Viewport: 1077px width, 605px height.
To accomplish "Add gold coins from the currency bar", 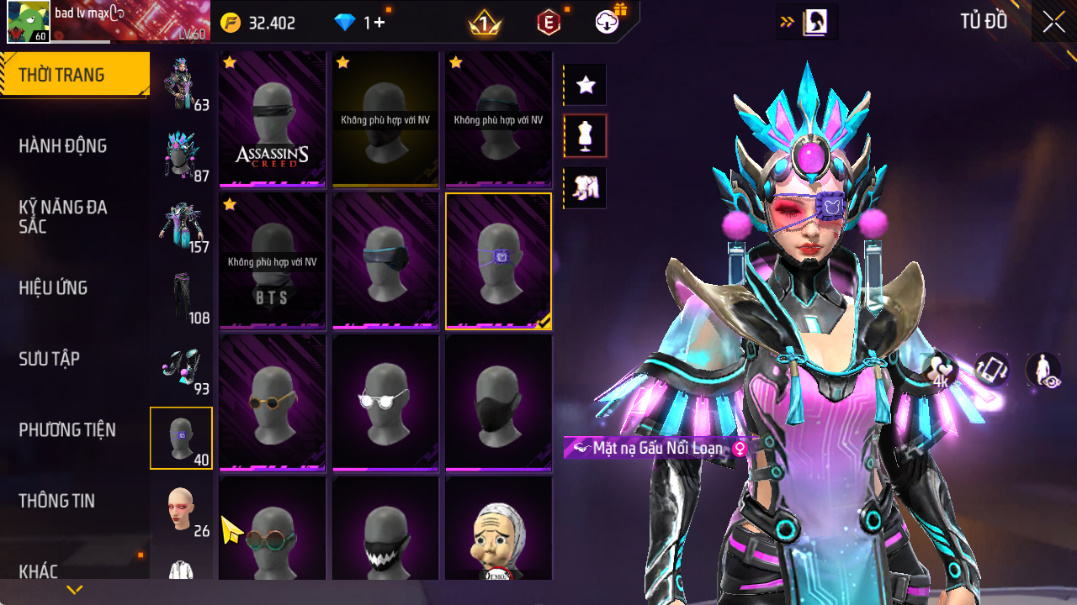I will (231, 22).
